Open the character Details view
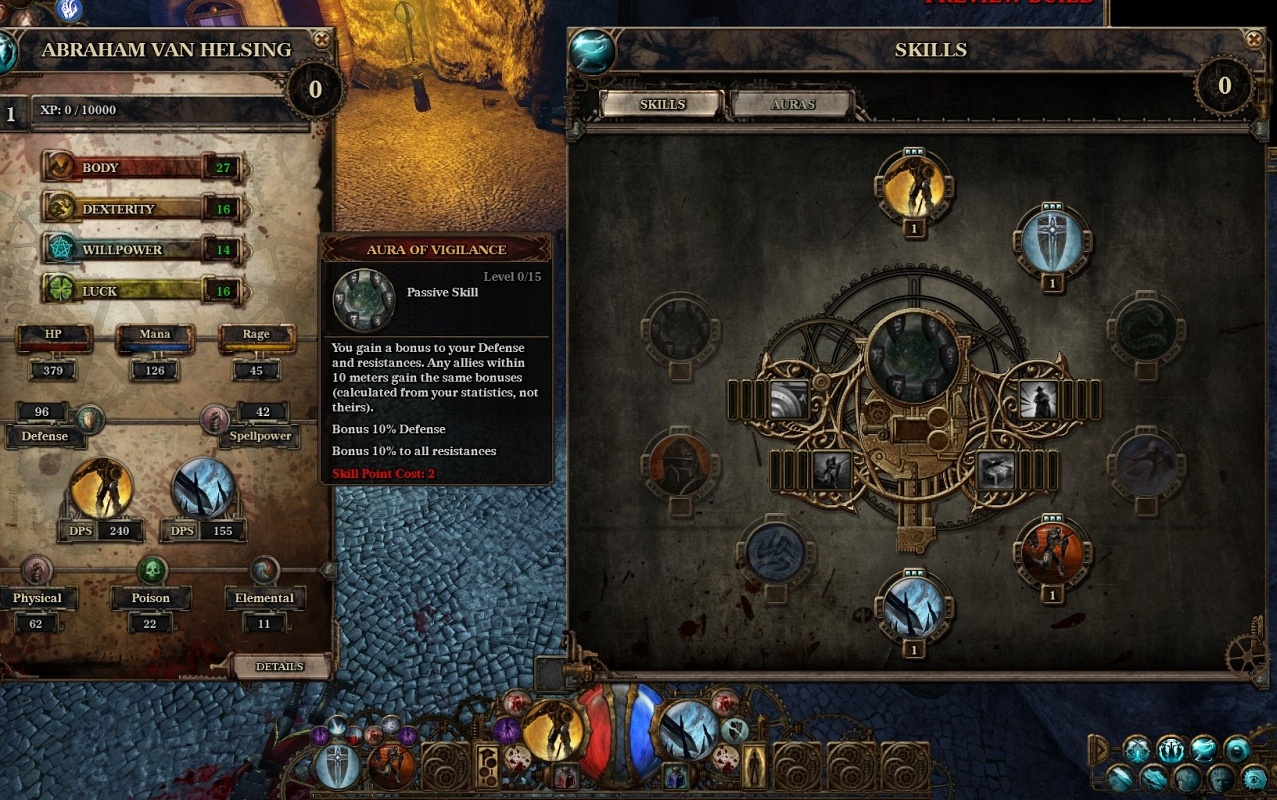The height and width of the screenshot is (800, 1277). tap(280, 667)
